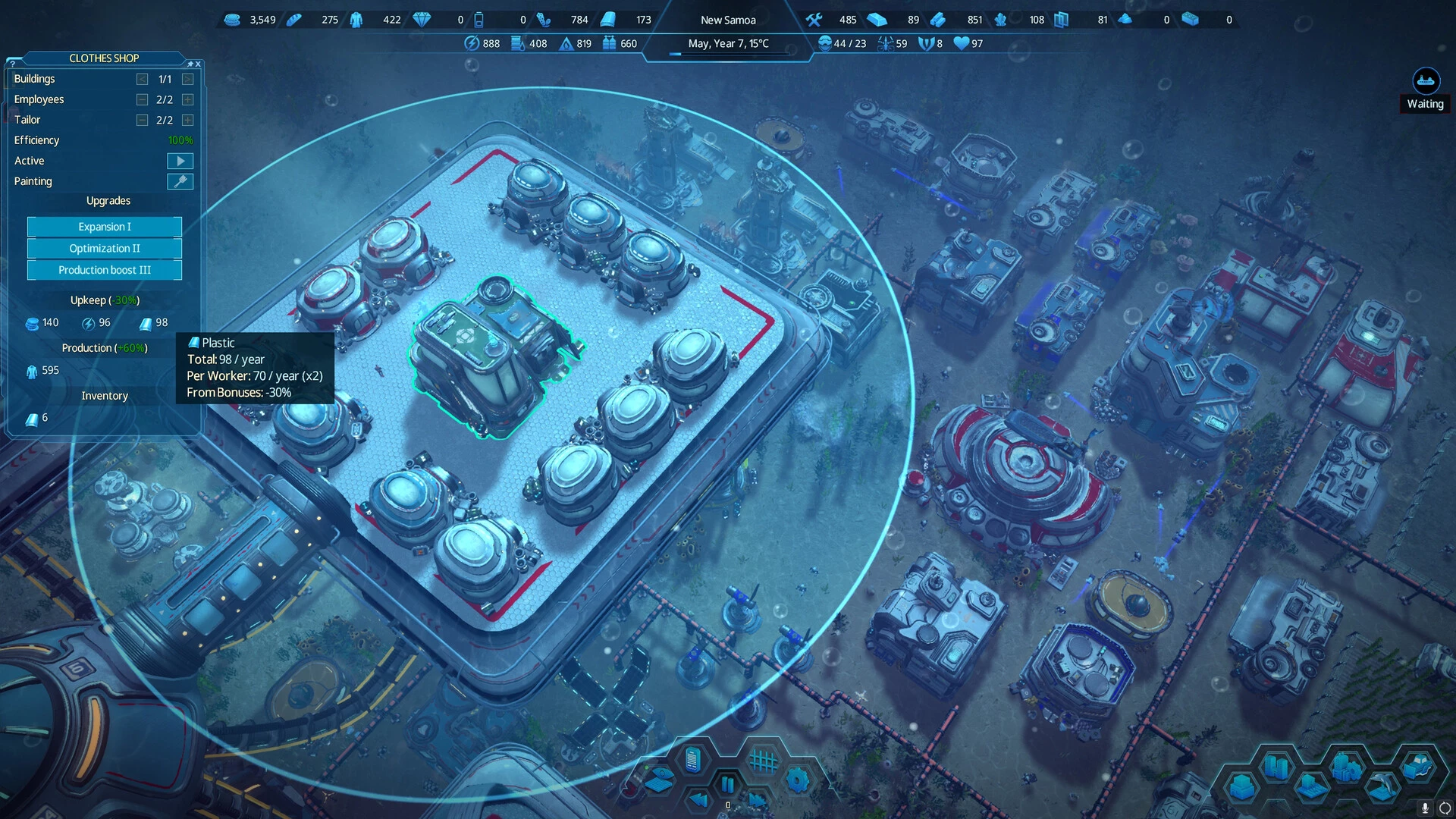
Task: Open the dolphin build category
Action: (1382, 786)
